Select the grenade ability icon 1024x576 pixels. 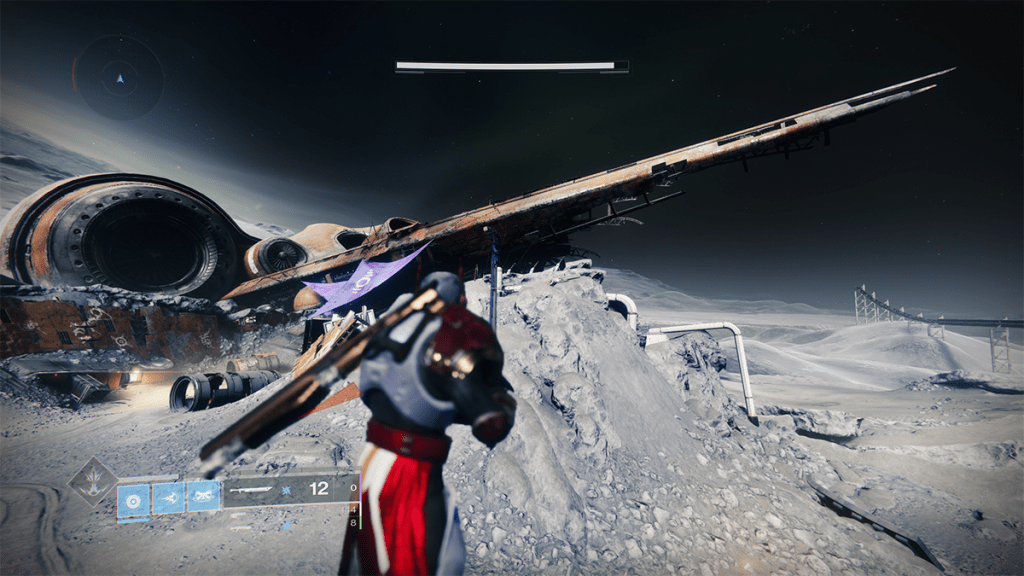point(133,497)
